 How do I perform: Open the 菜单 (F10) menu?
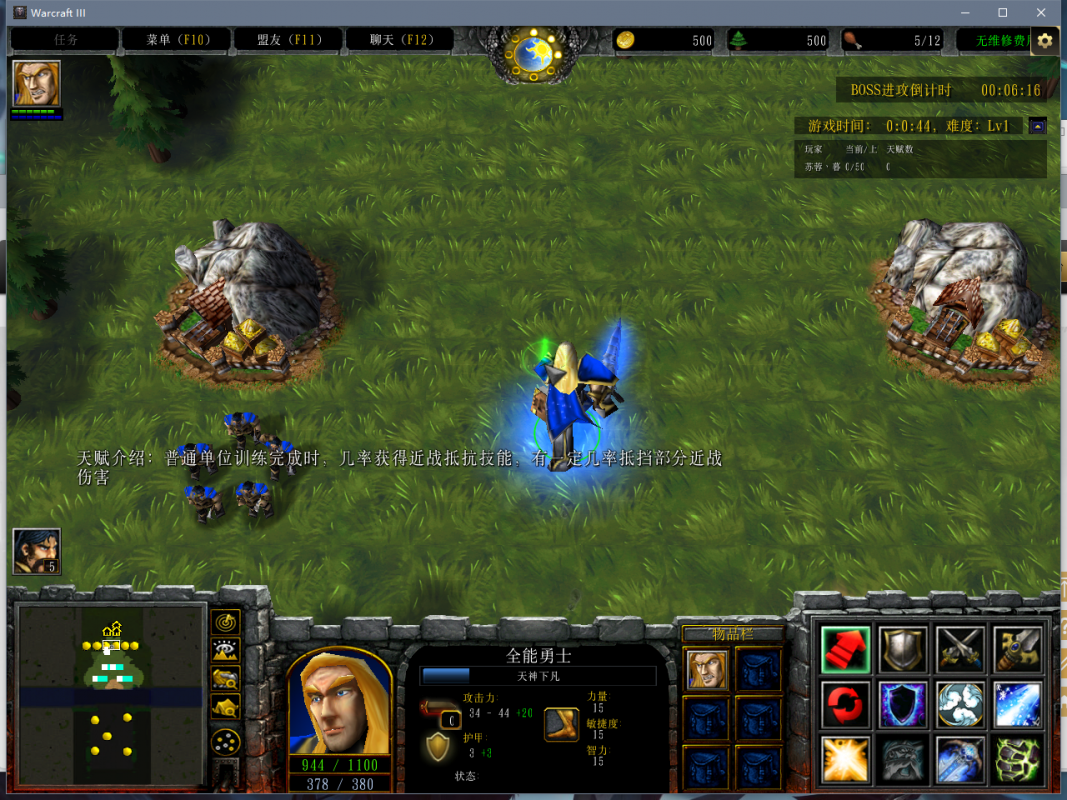(x=176, y=40)
